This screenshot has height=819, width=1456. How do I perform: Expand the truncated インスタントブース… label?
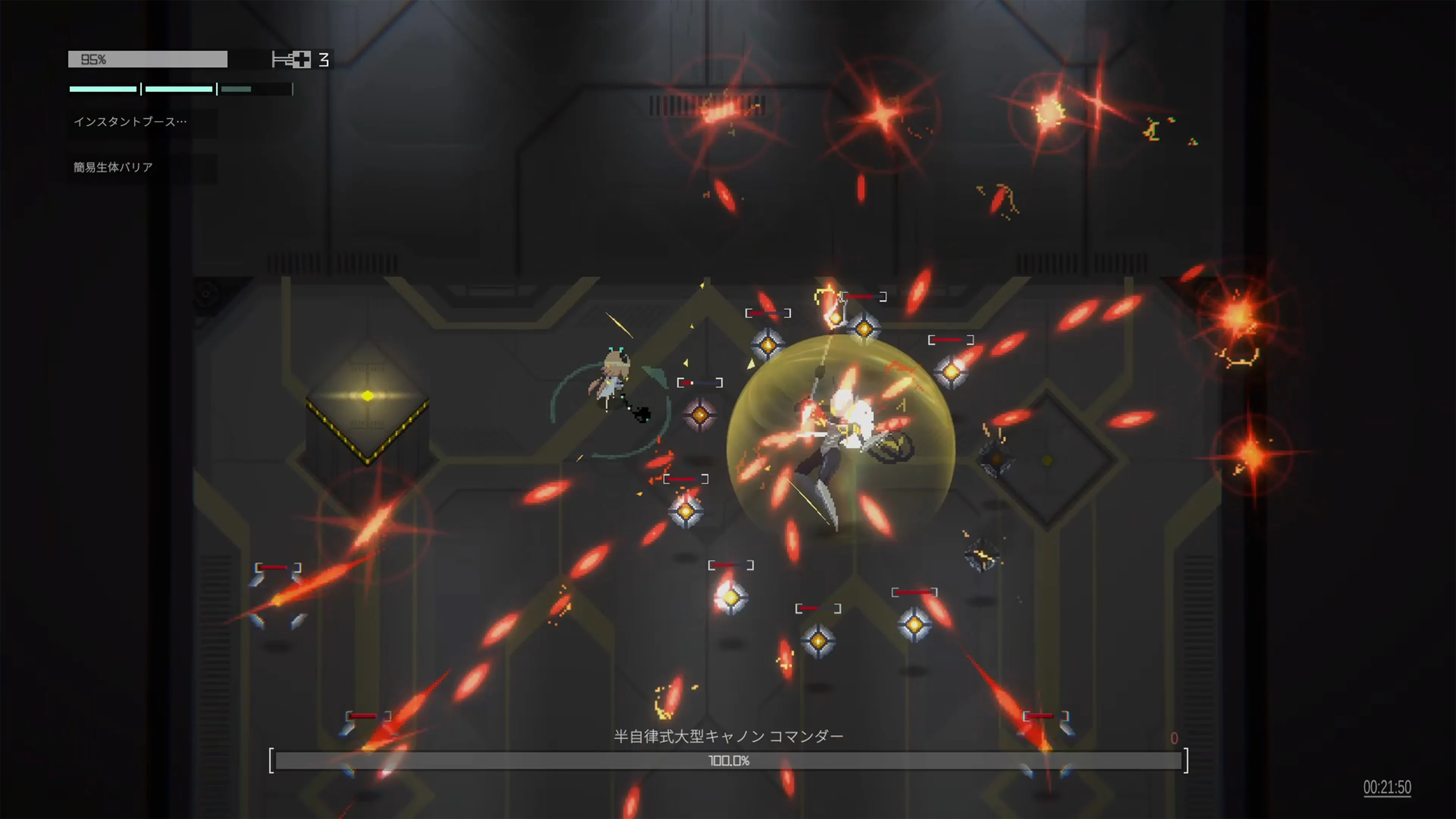tap(128, 121)
